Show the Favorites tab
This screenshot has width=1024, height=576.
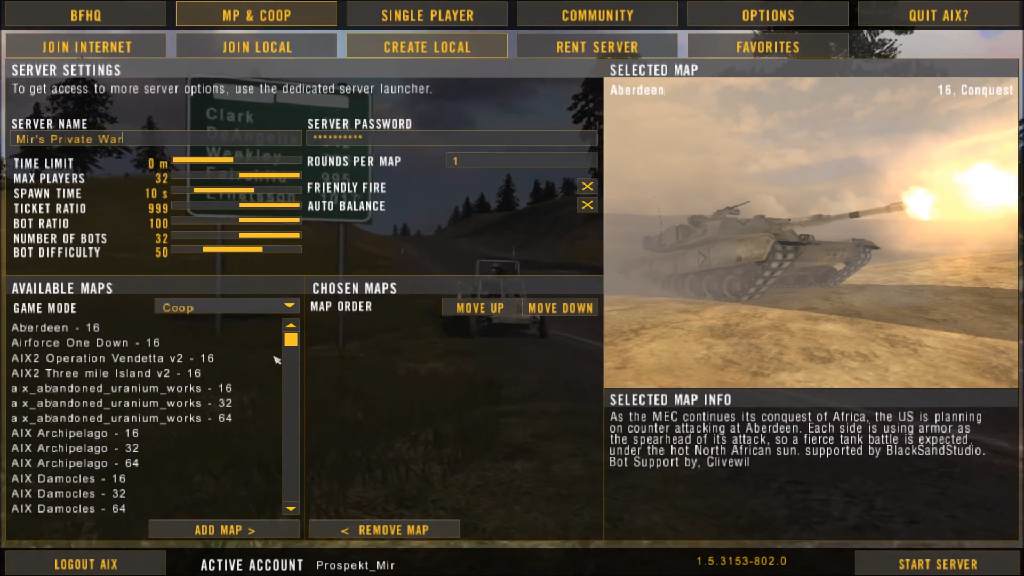click(x=768, y=47)
